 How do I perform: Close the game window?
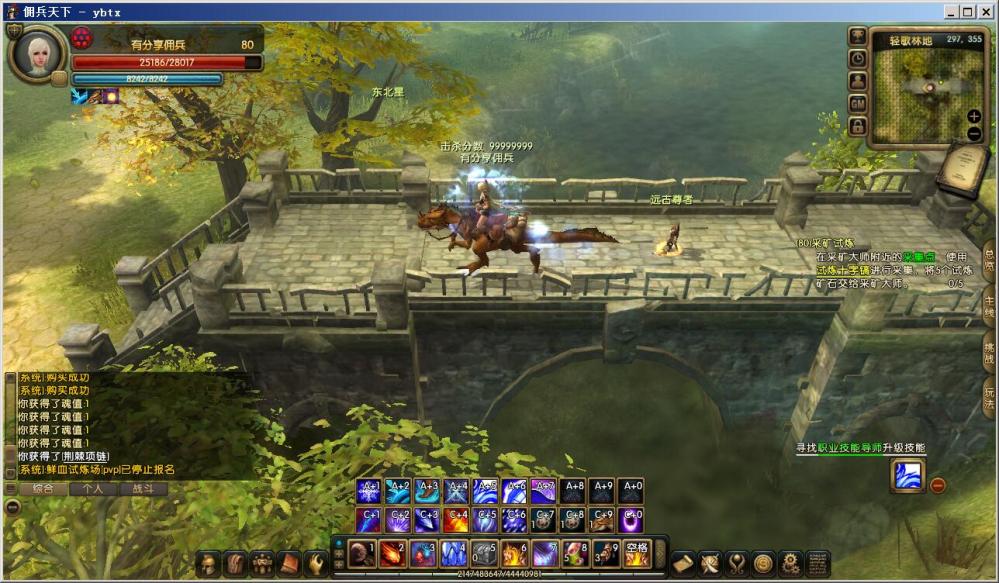pyautogui.click(x=985, y=11)
